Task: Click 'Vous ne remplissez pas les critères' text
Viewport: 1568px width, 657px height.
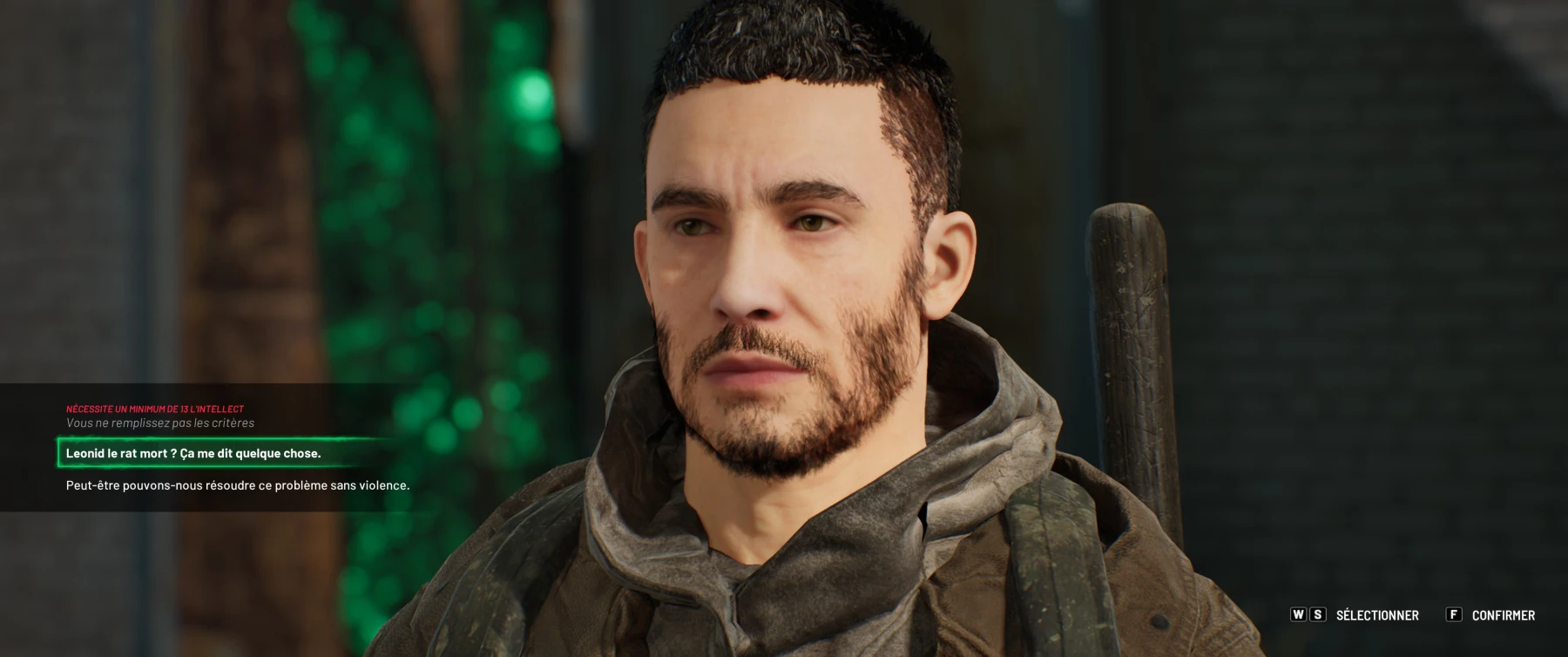Action: [159, 423]
